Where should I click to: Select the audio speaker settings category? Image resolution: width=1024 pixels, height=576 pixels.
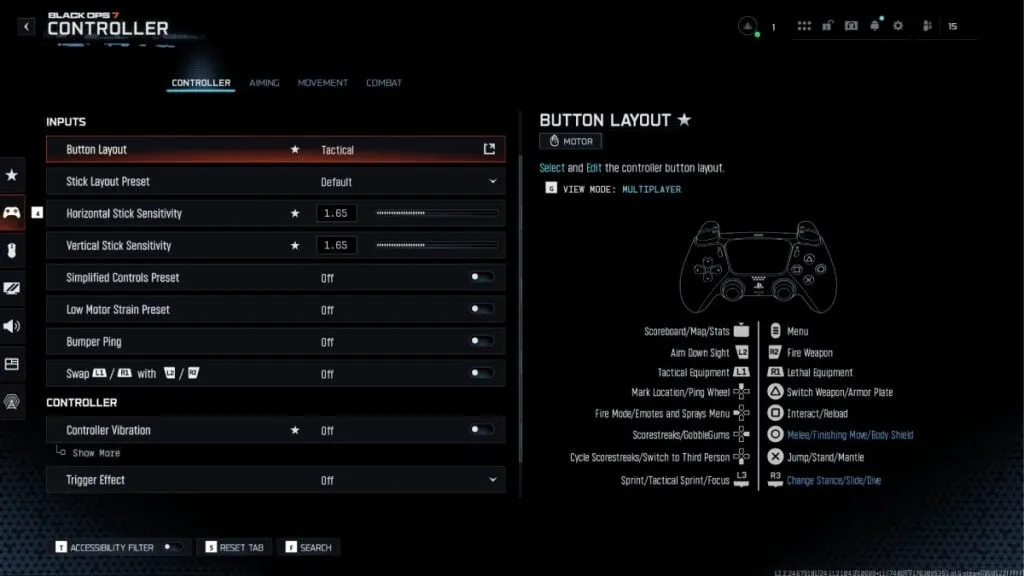click(x=12, y=326)
